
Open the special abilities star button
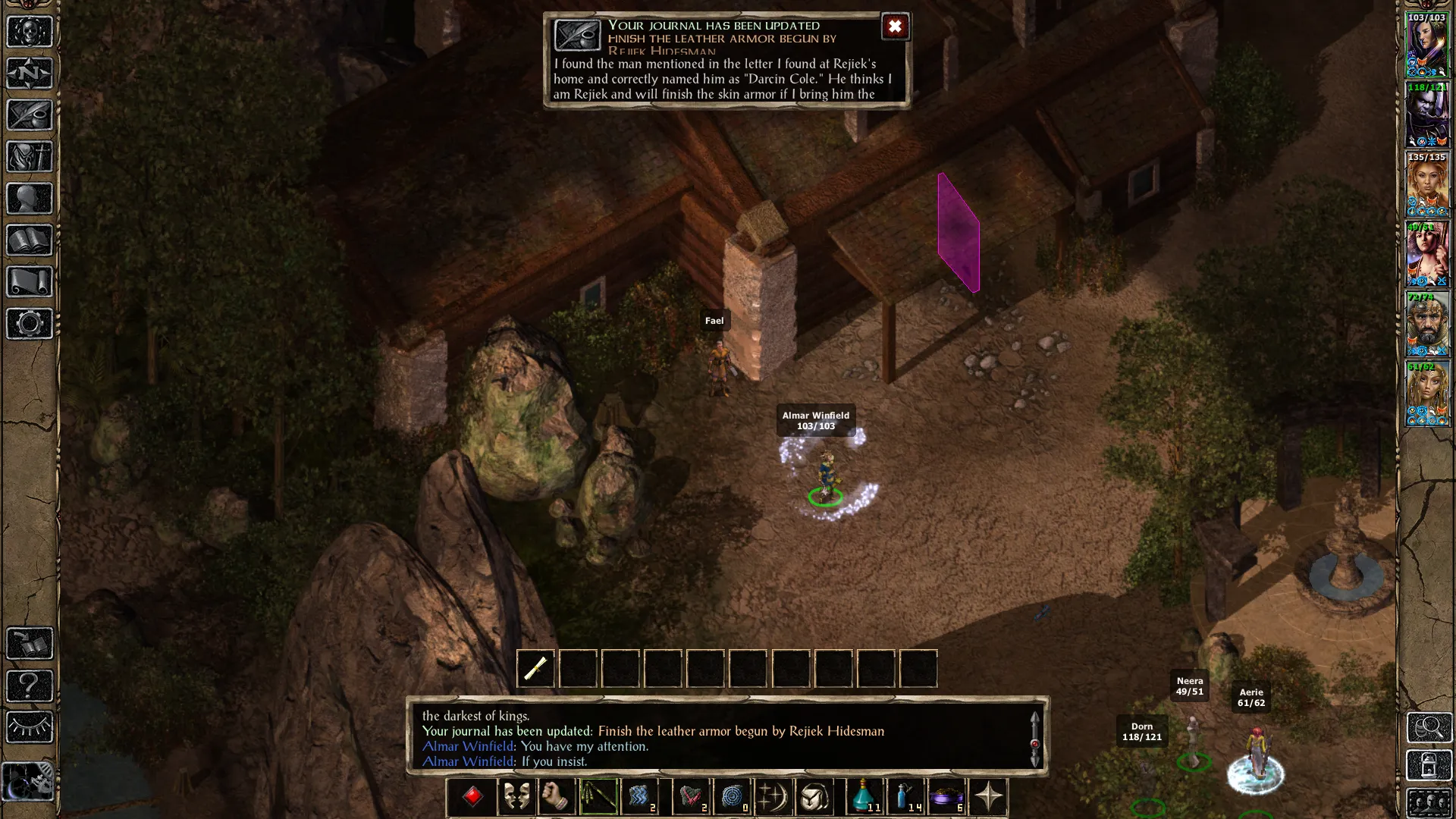point(988,797)
